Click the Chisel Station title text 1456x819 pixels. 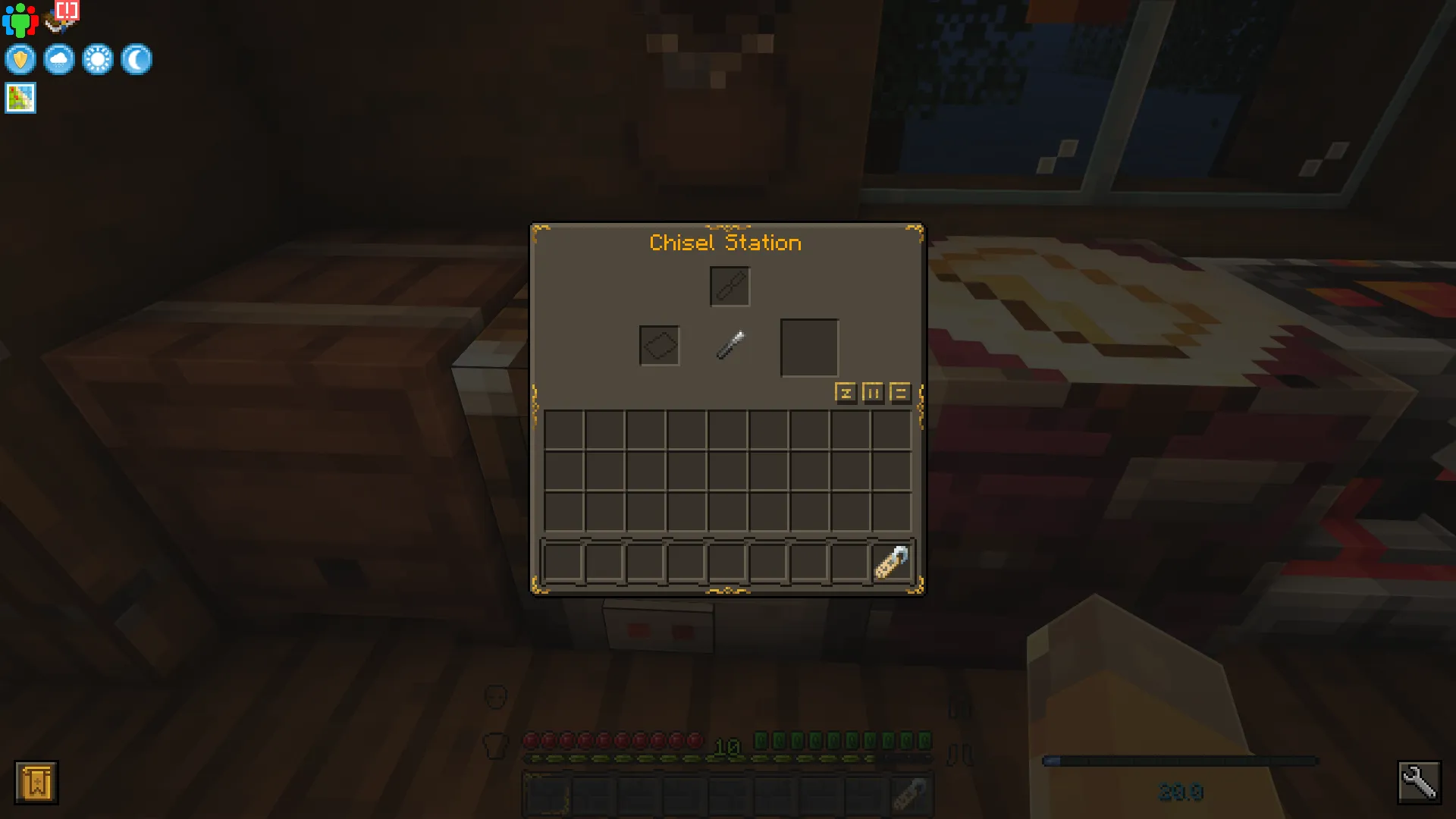coord(724,243)
